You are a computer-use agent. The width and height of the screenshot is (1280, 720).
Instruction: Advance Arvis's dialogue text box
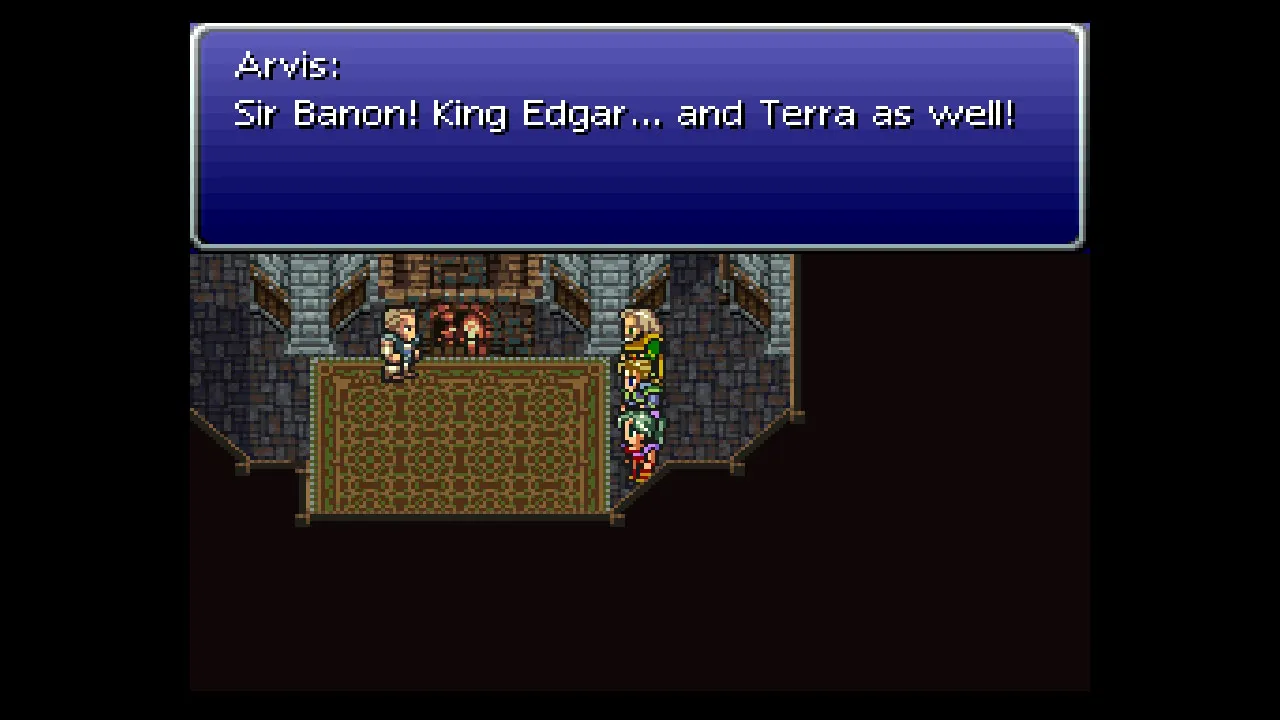pyautogui.click(x=637, y=137)
